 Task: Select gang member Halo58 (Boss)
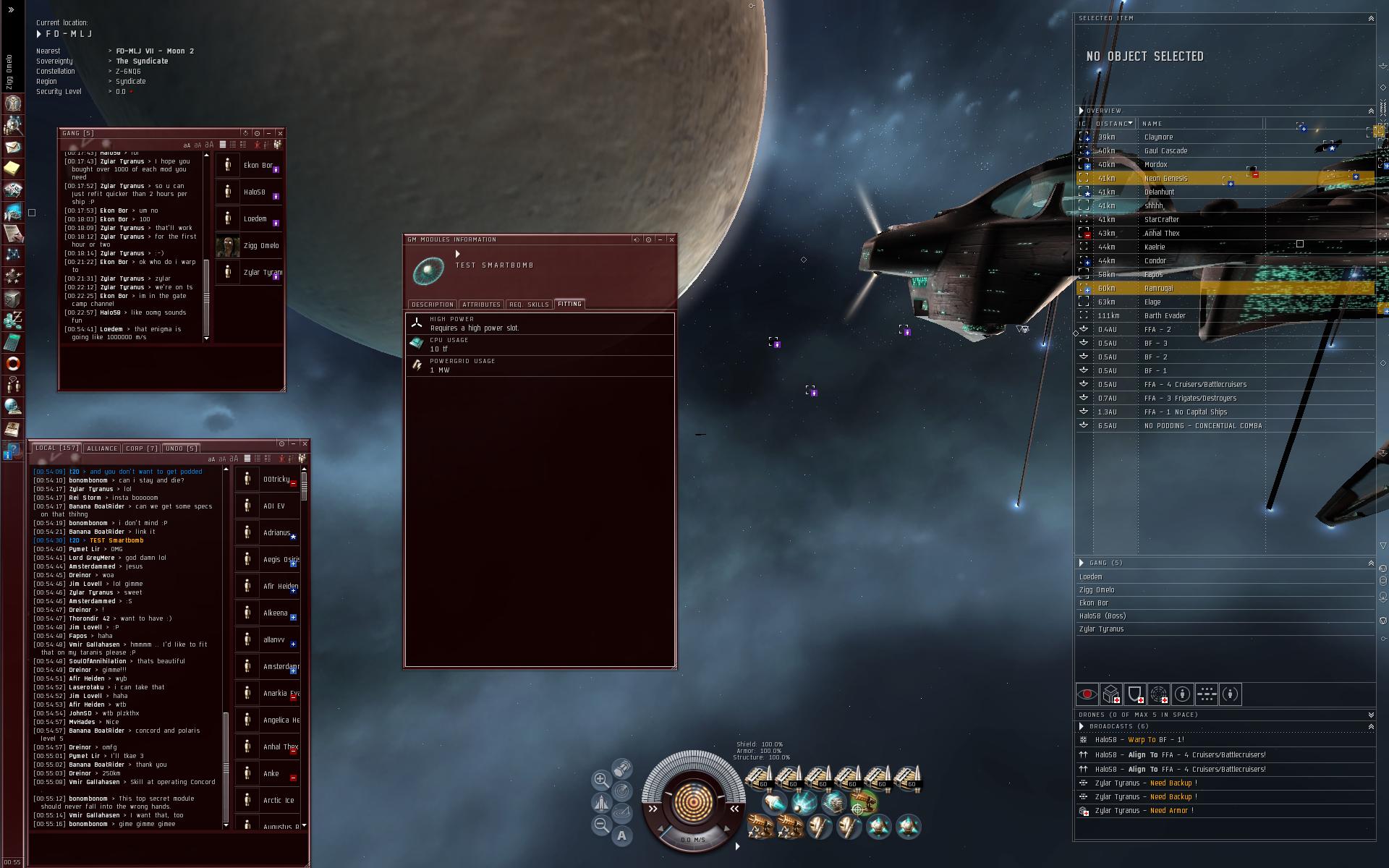(1102, 616)
